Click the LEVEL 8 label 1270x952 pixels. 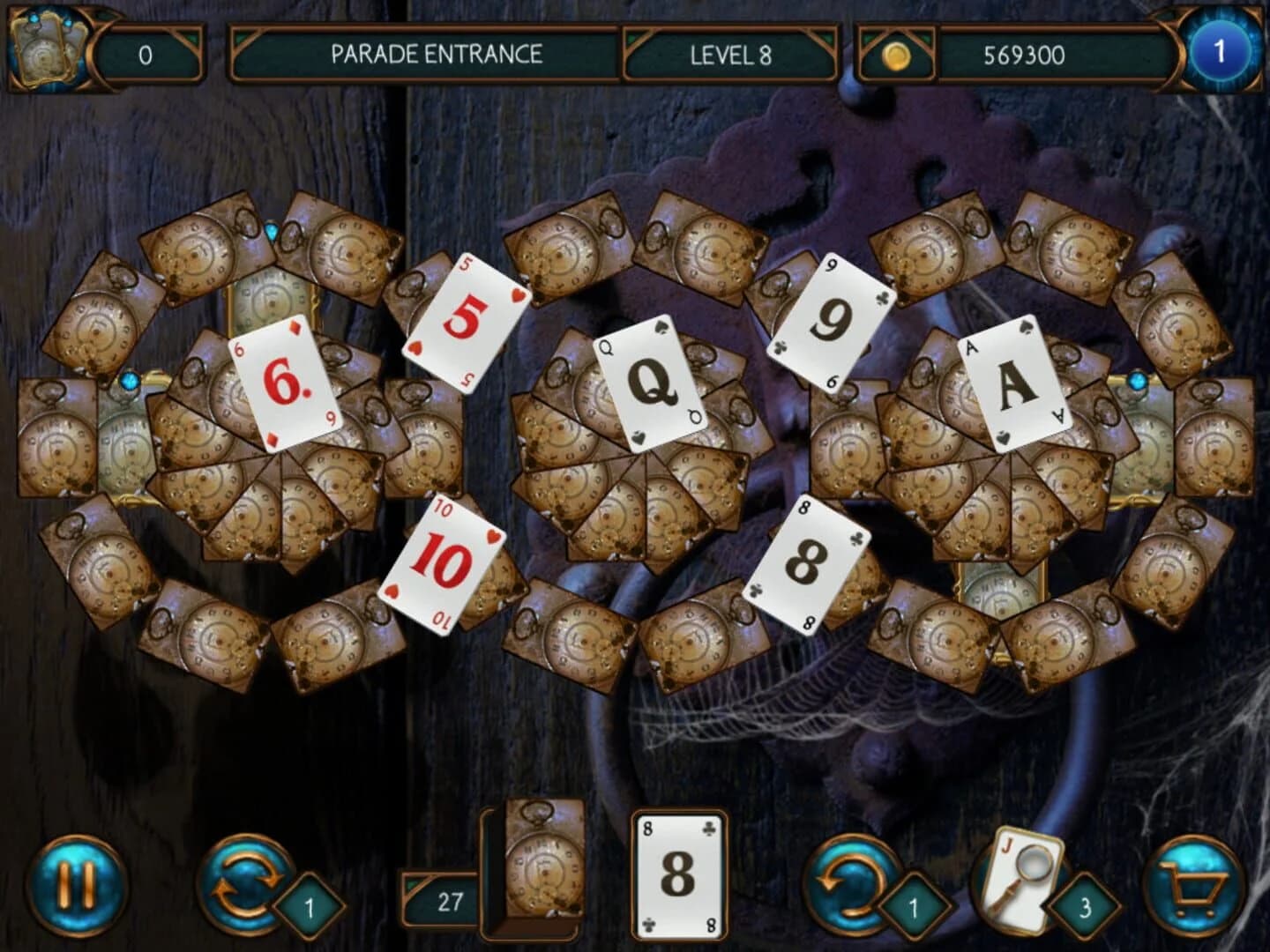(x=732, y=53)
